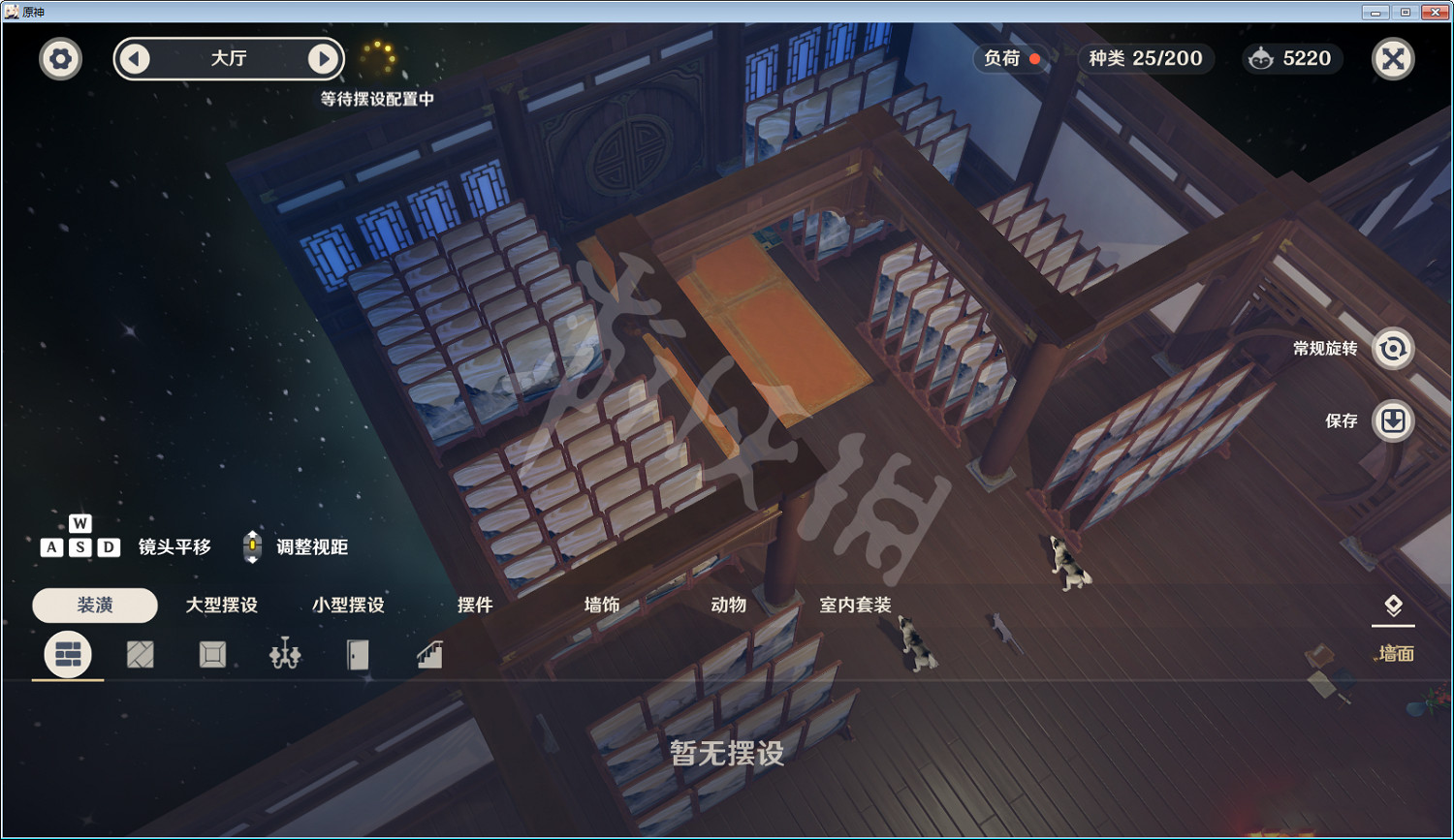Click the right arrow beside 大厅

tap(324, 58)
